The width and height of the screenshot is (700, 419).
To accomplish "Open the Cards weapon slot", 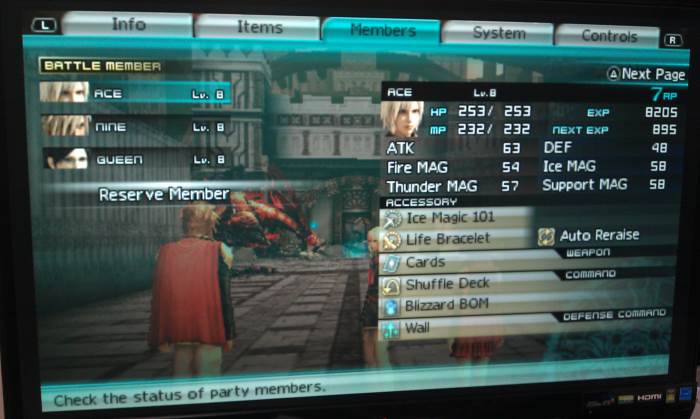I will 425,263.
